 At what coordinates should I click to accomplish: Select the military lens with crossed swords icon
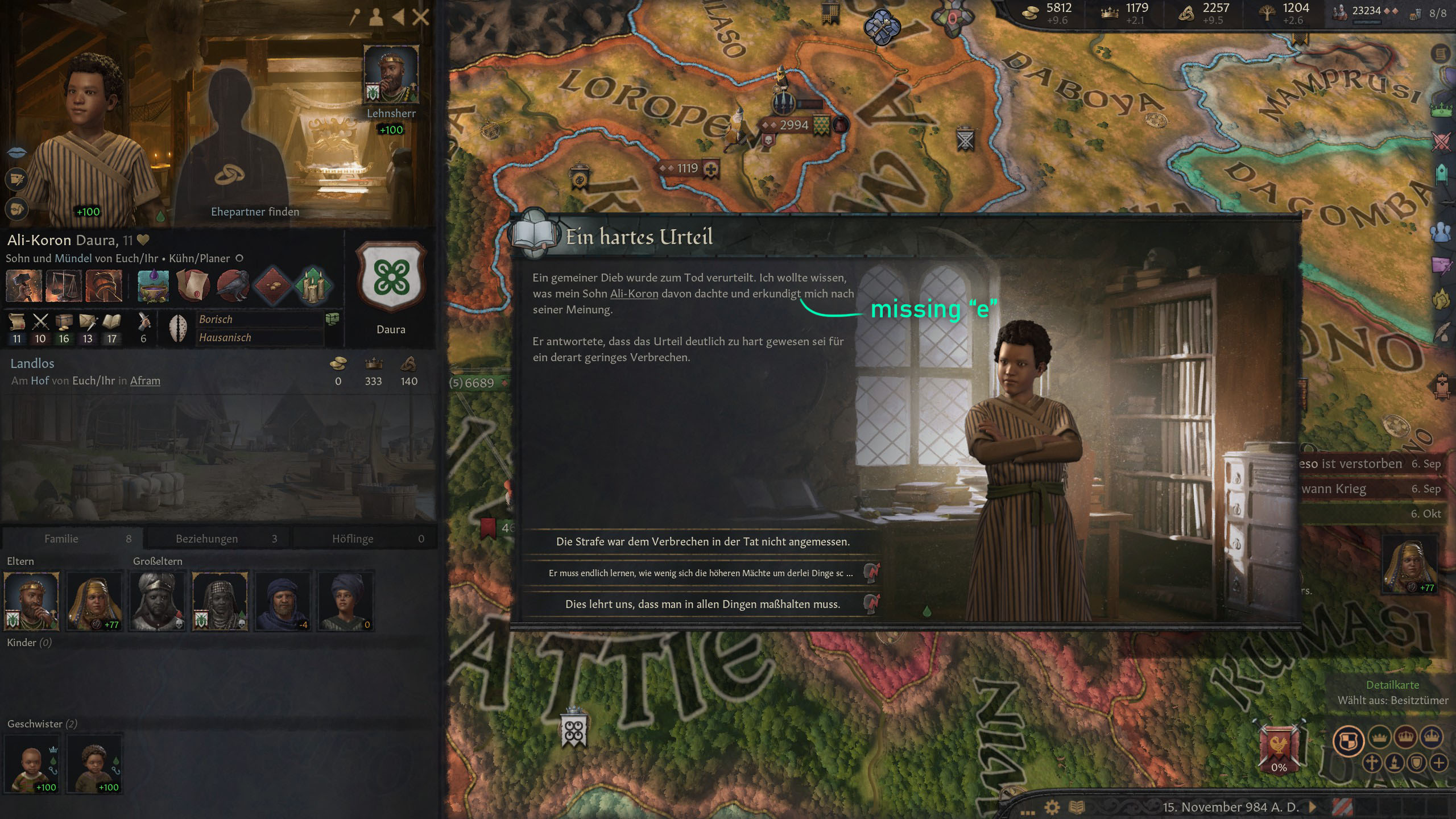tap(1441, 142)
